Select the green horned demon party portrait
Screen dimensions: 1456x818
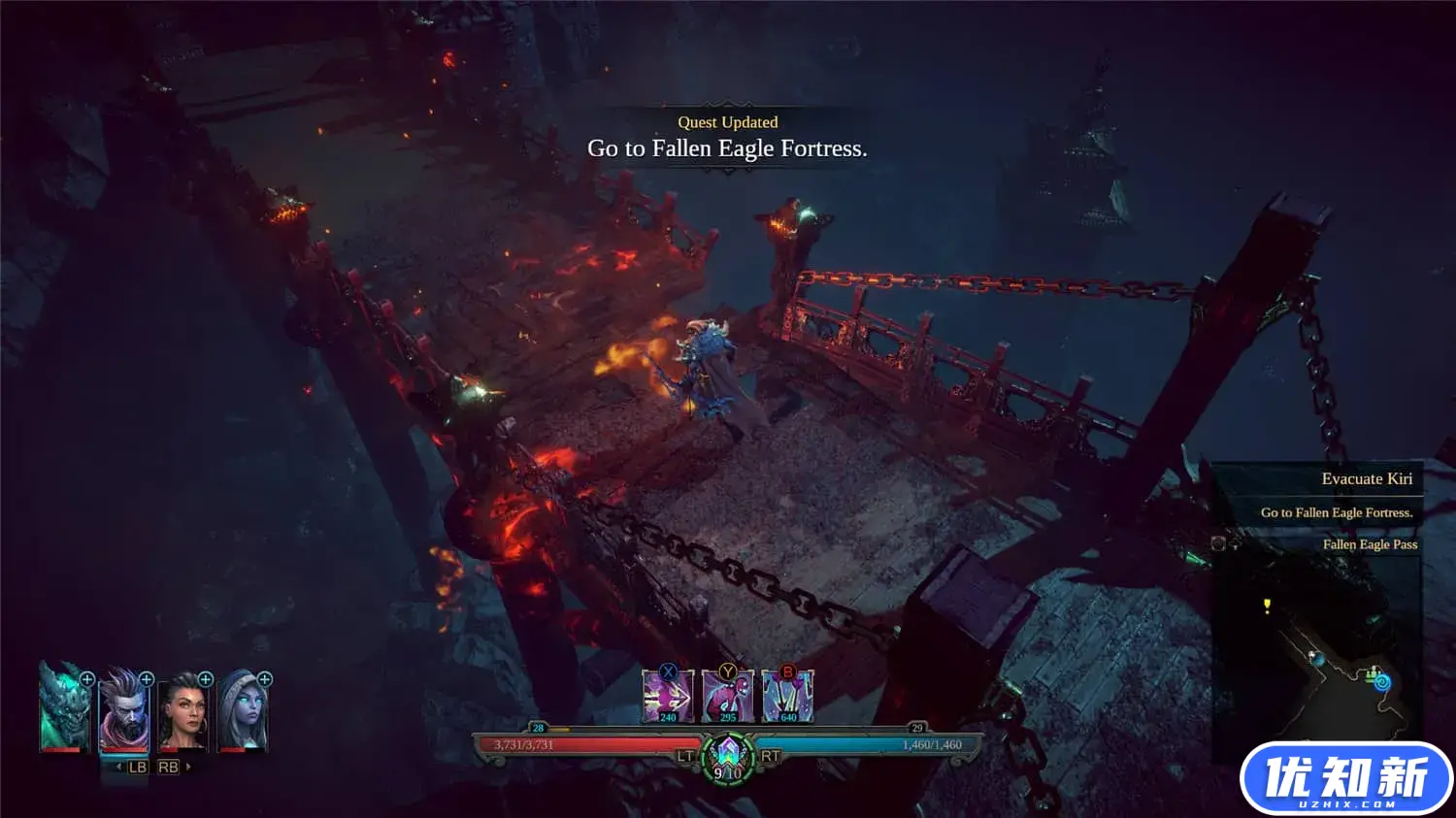[64, 708]
